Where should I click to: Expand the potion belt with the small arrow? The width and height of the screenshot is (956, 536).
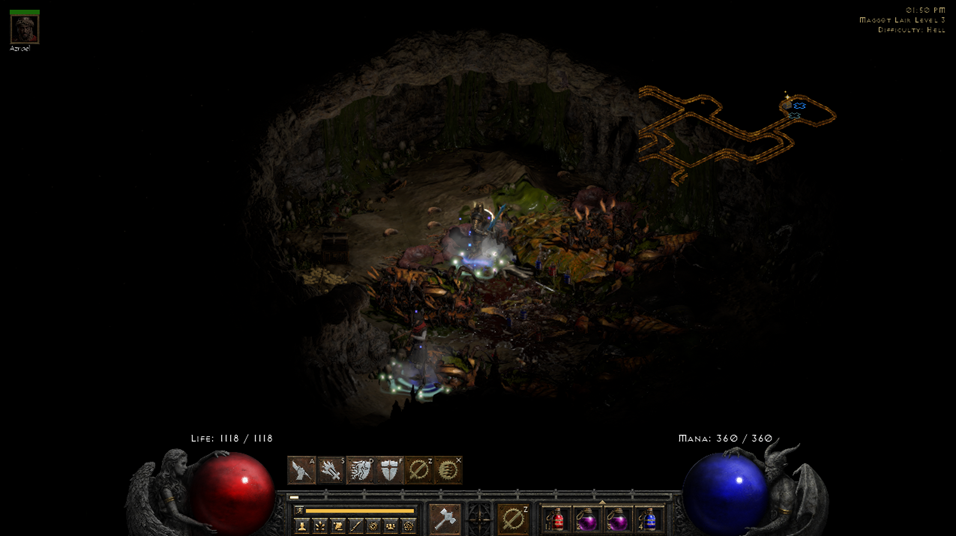(x=602, y=503)
